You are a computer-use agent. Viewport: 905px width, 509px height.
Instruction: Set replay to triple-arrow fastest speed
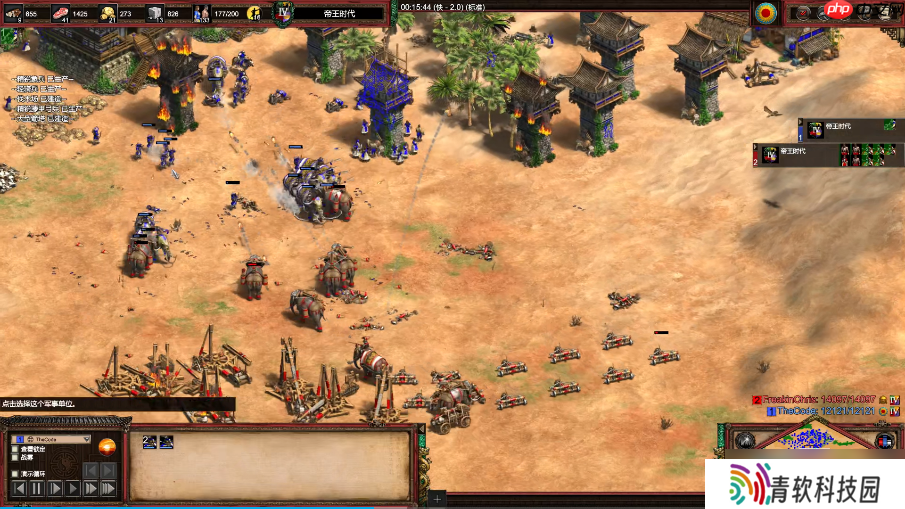110,488
